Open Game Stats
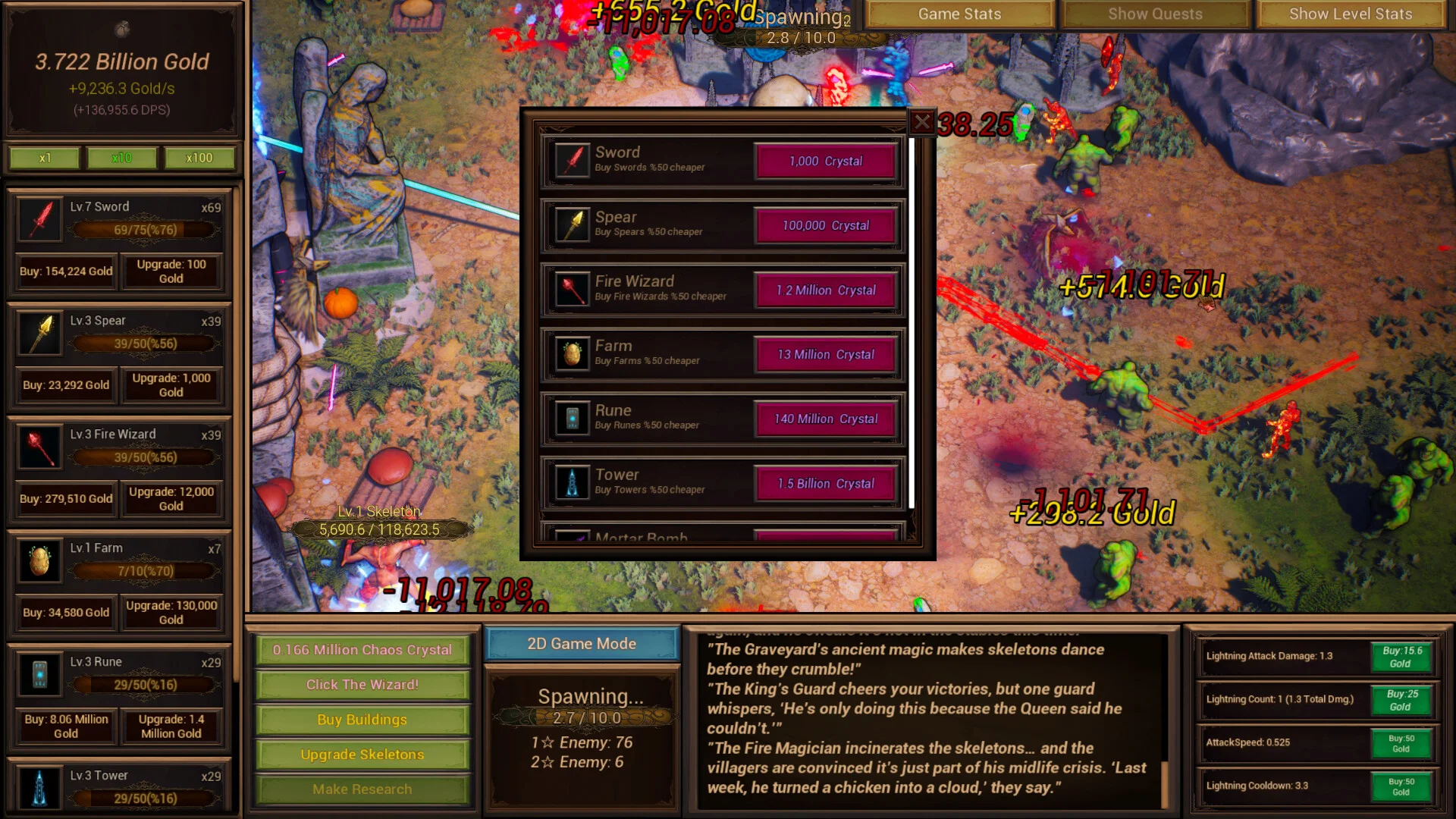1456x819 pixels. pos(959,14)
